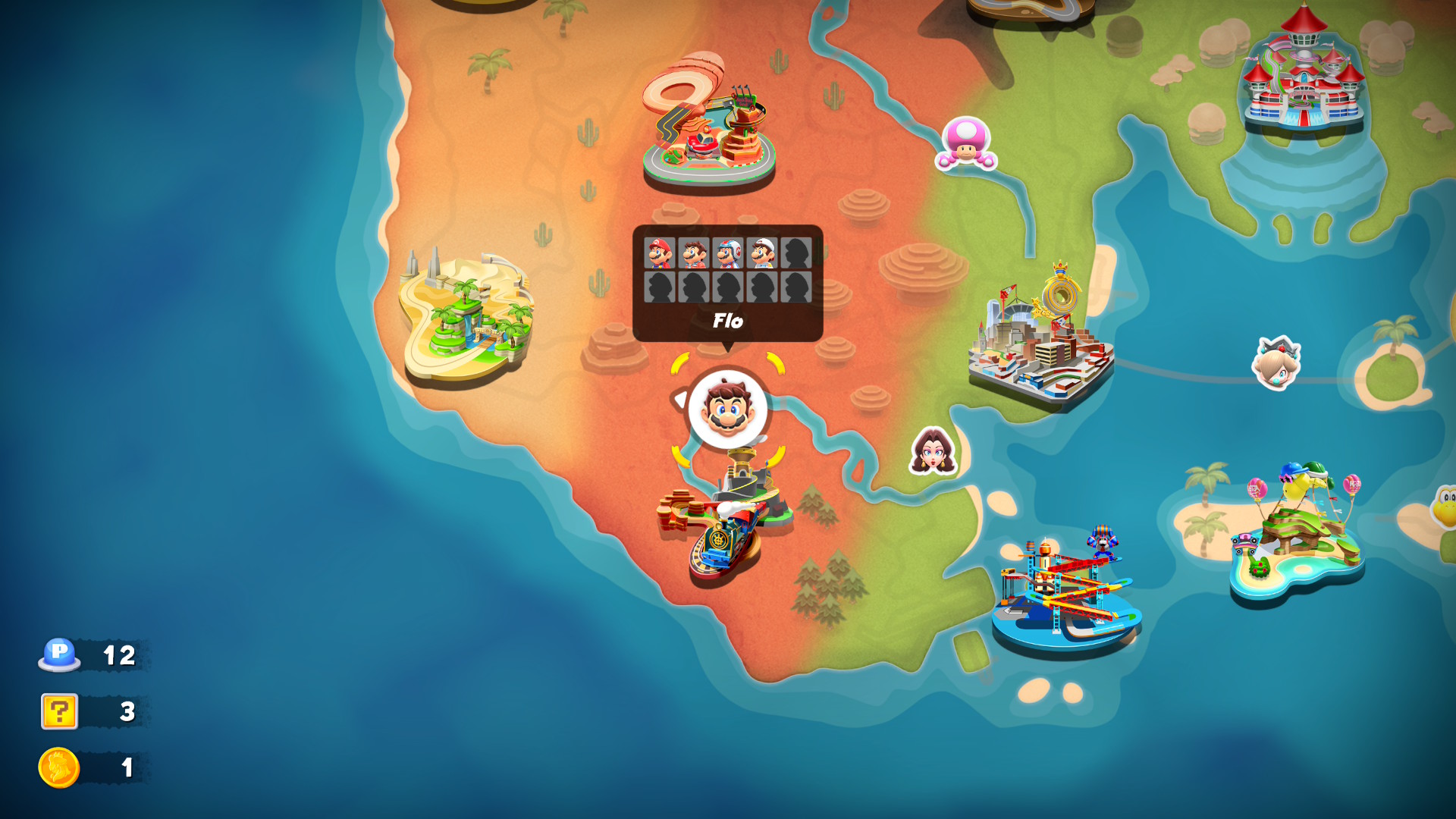
Task: Pick the red-cap Mario outfit tile
Action: click(659, 253)
